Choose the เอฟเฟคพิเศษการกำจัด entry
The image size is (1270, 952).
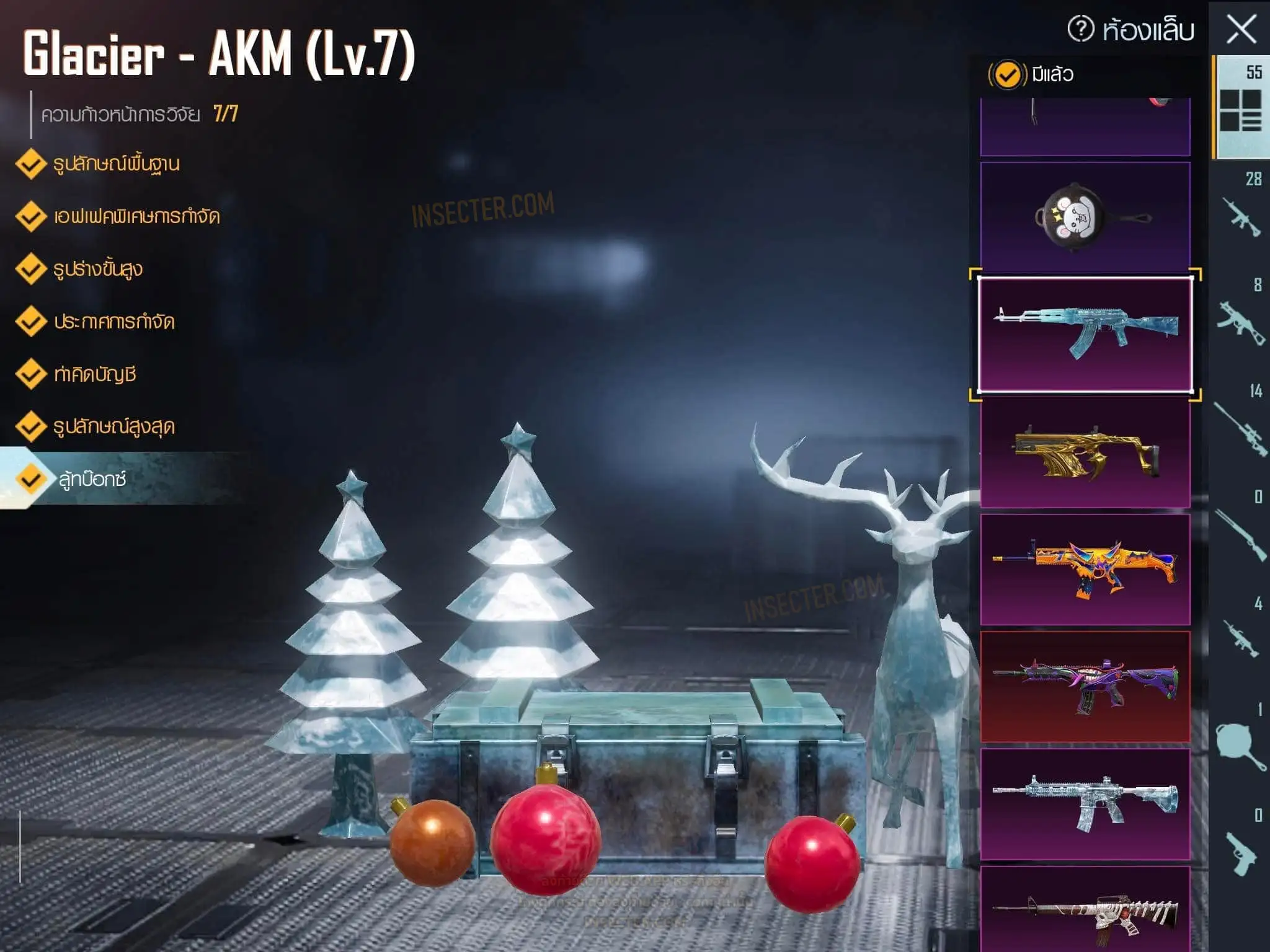(136, 217)
